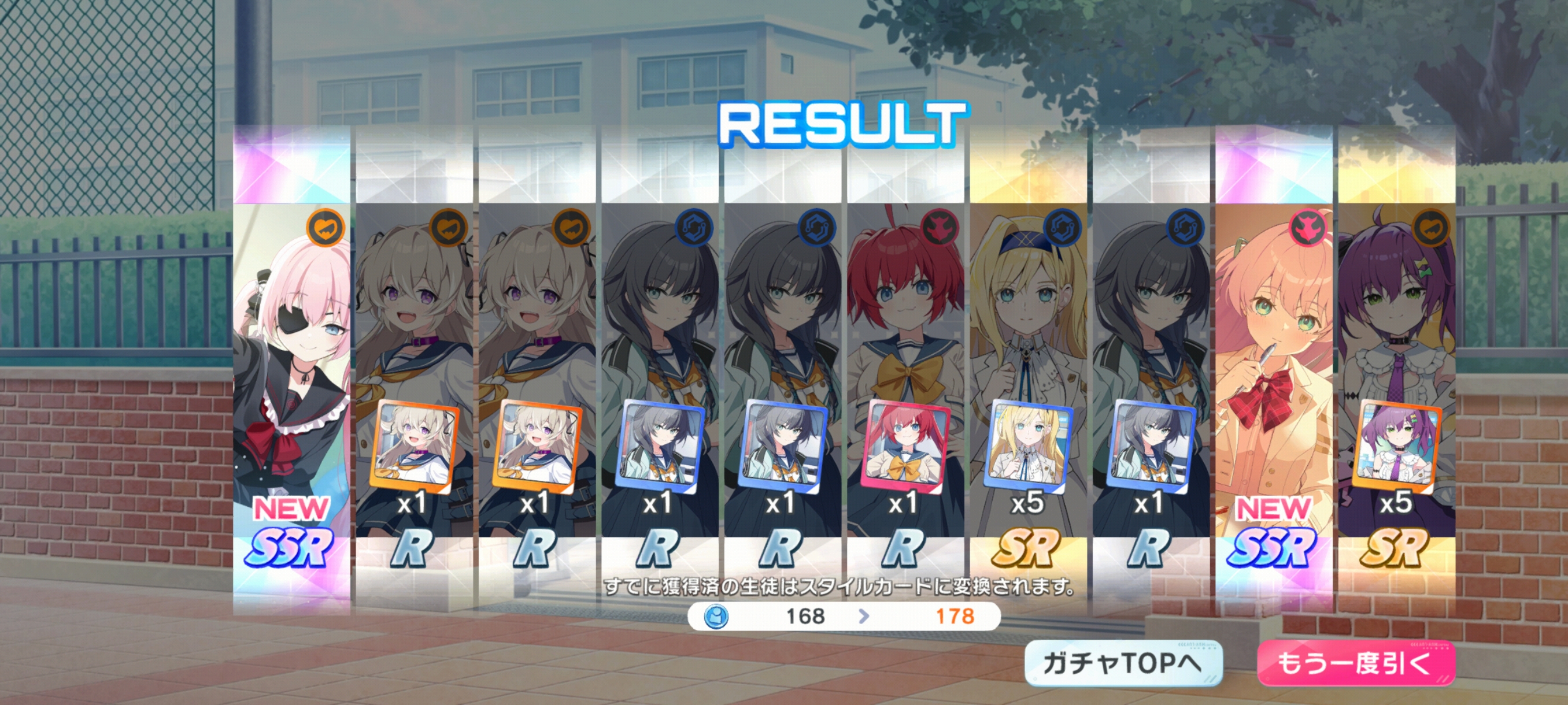Go back to Gacha TOP
The width and height of the screenshot is (1568, 705).
coord(1123,663)
